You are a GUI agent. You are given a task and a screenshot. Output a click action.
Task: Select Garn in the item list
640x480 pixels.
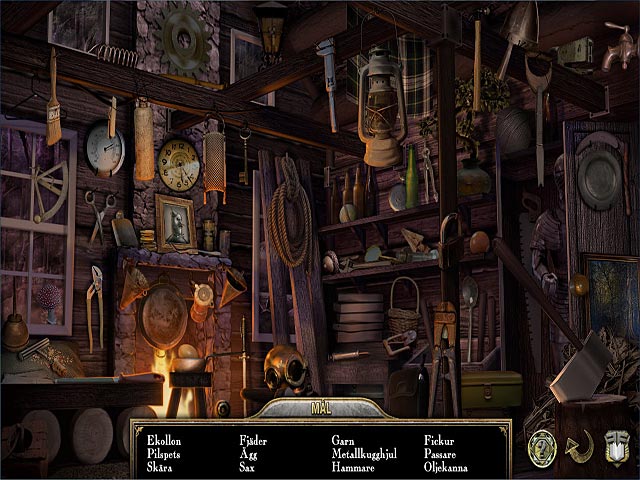345,439
